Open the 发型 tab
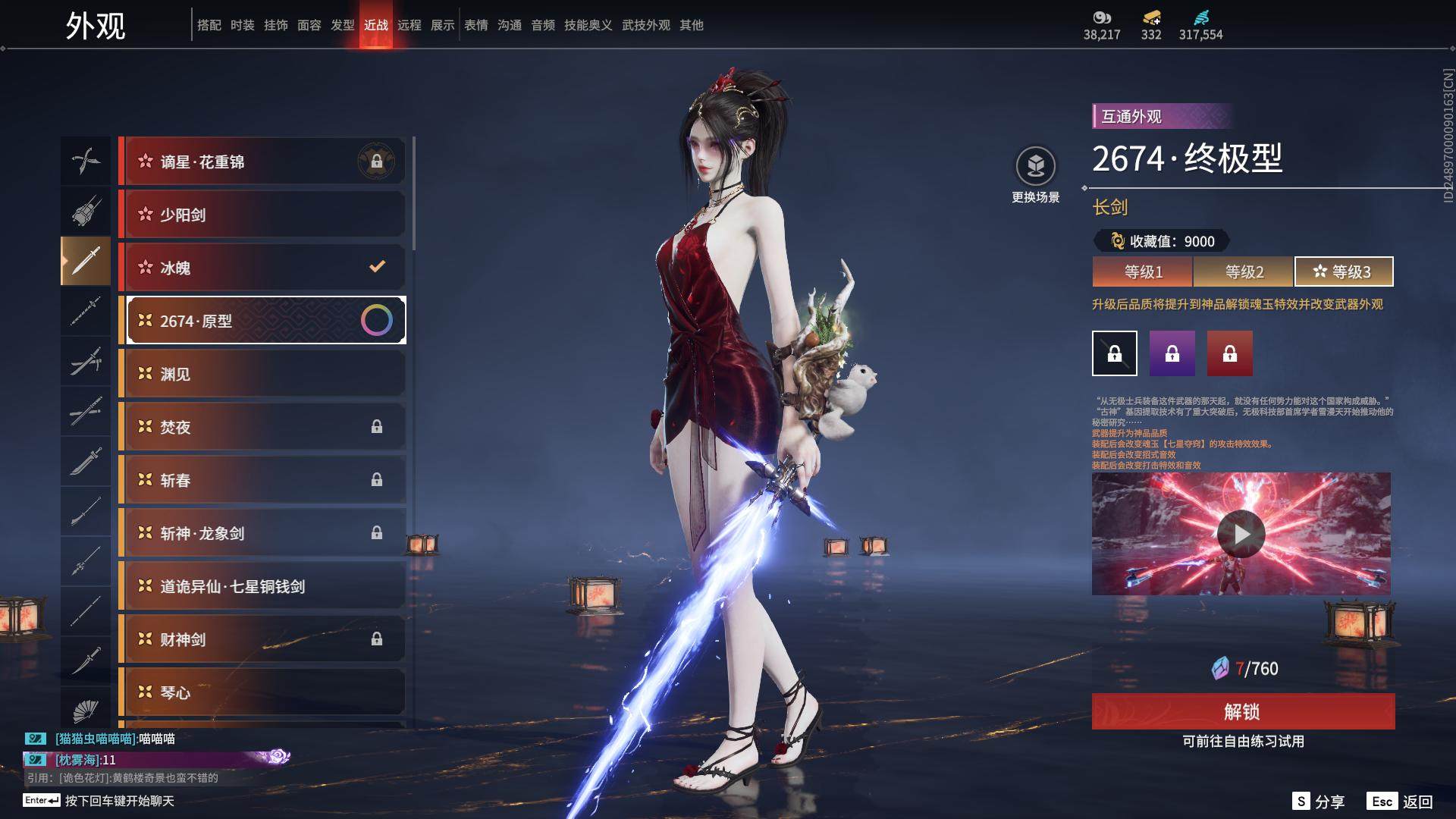The image size is (1456, 819). click(343, 25)
